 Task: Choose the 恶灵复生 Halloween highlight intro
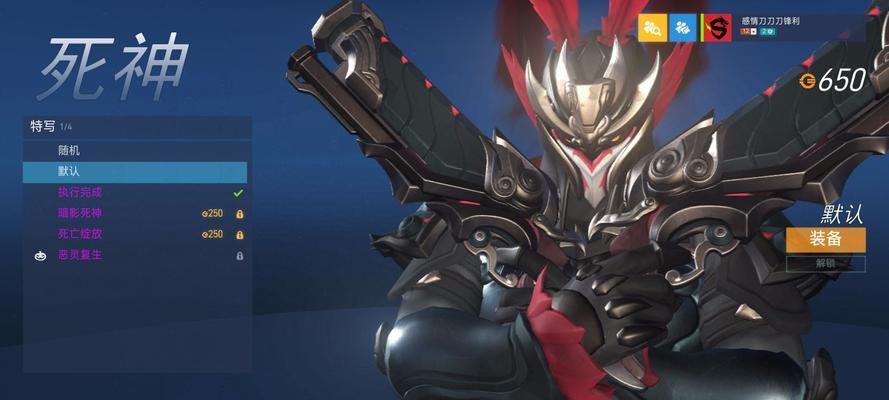click(137, 255)
